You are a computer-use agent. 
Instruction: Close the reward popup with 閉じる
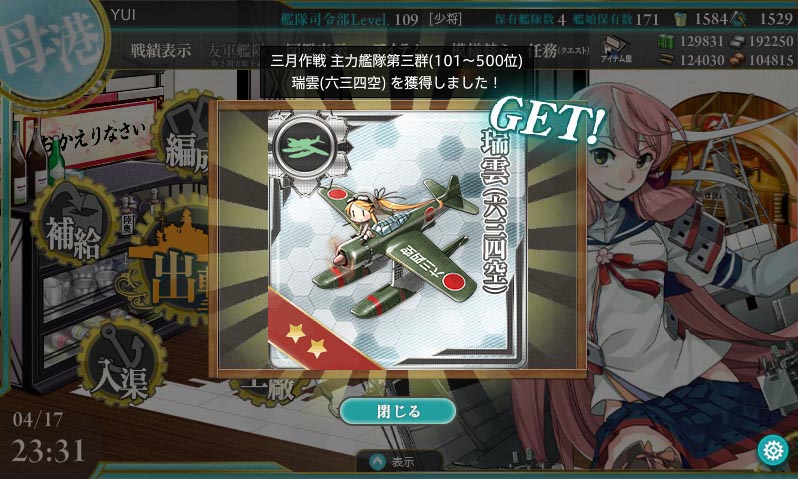pos(397,410)
